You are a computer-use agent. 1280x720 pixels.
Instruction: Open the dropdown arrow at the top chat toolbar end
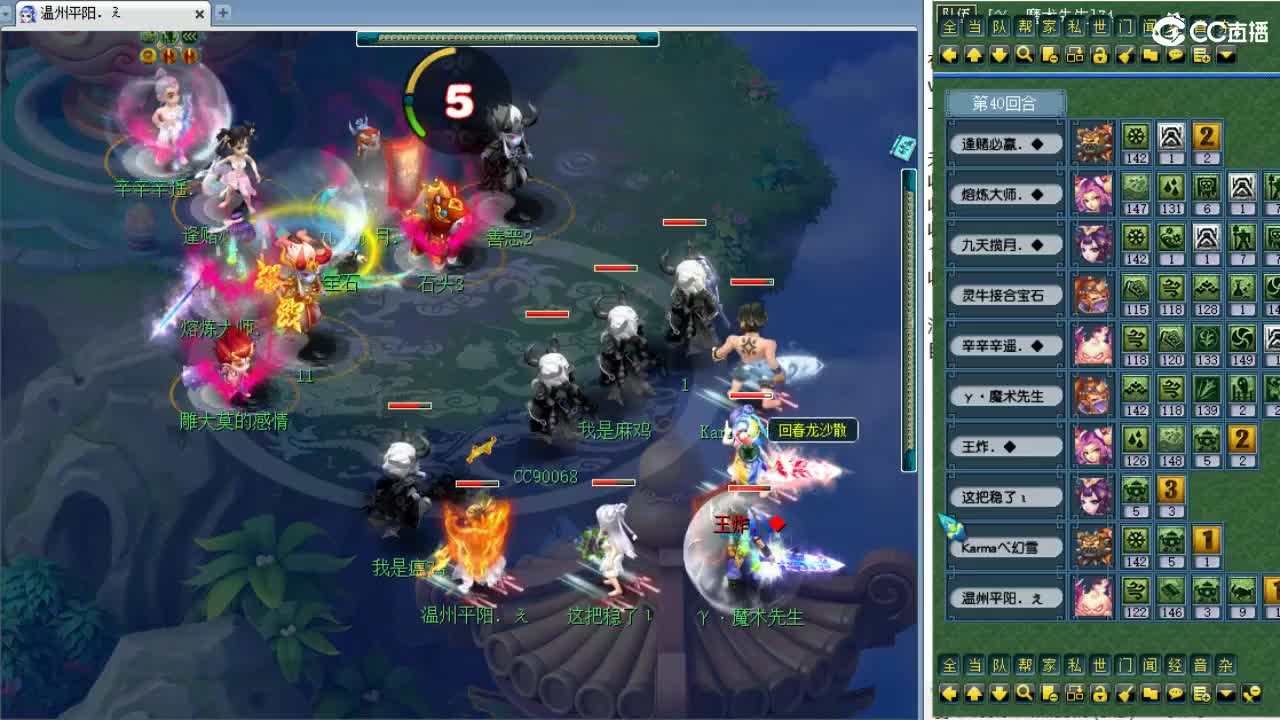pyautogui.click(x=1224, y=56)
